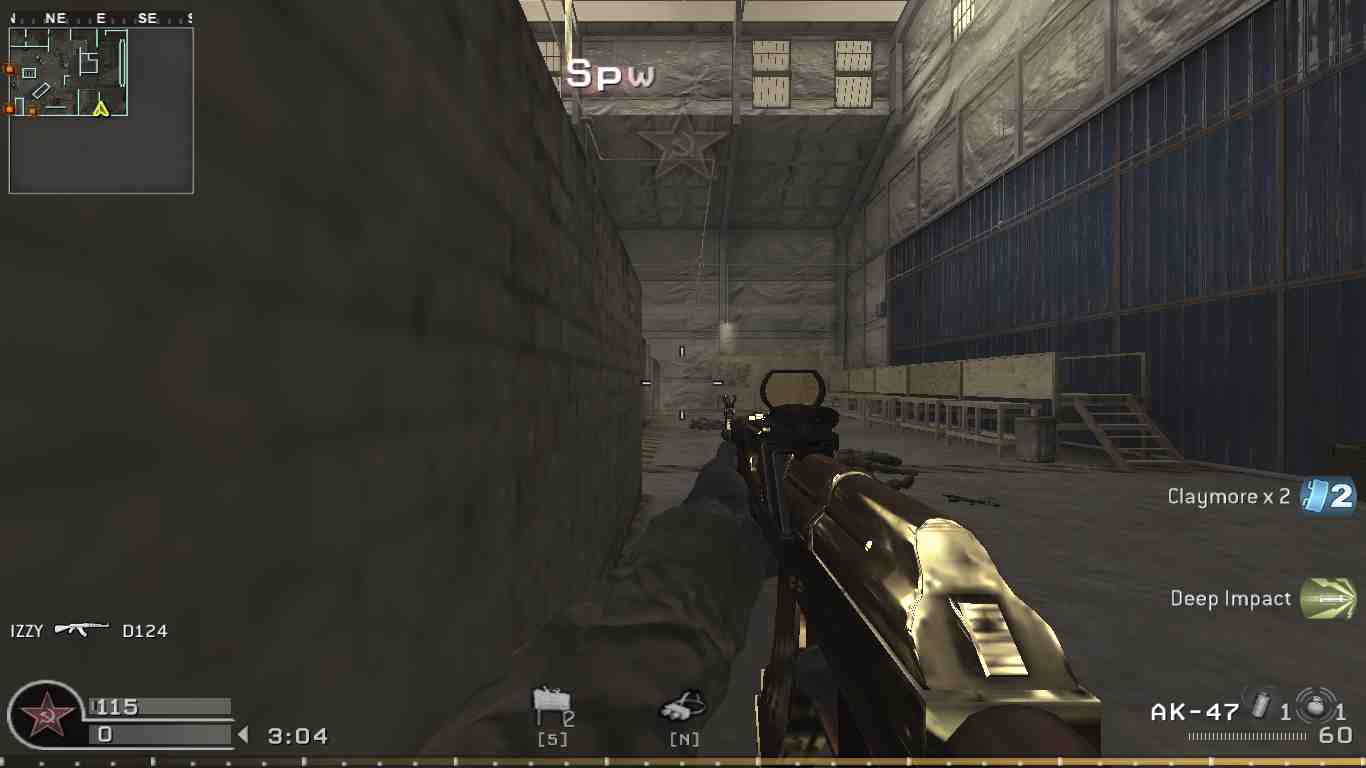Click the player name IZZY in the killfeed
Image resolution: width=1366 pixels, height=768 pixels.
click(26, 630)
